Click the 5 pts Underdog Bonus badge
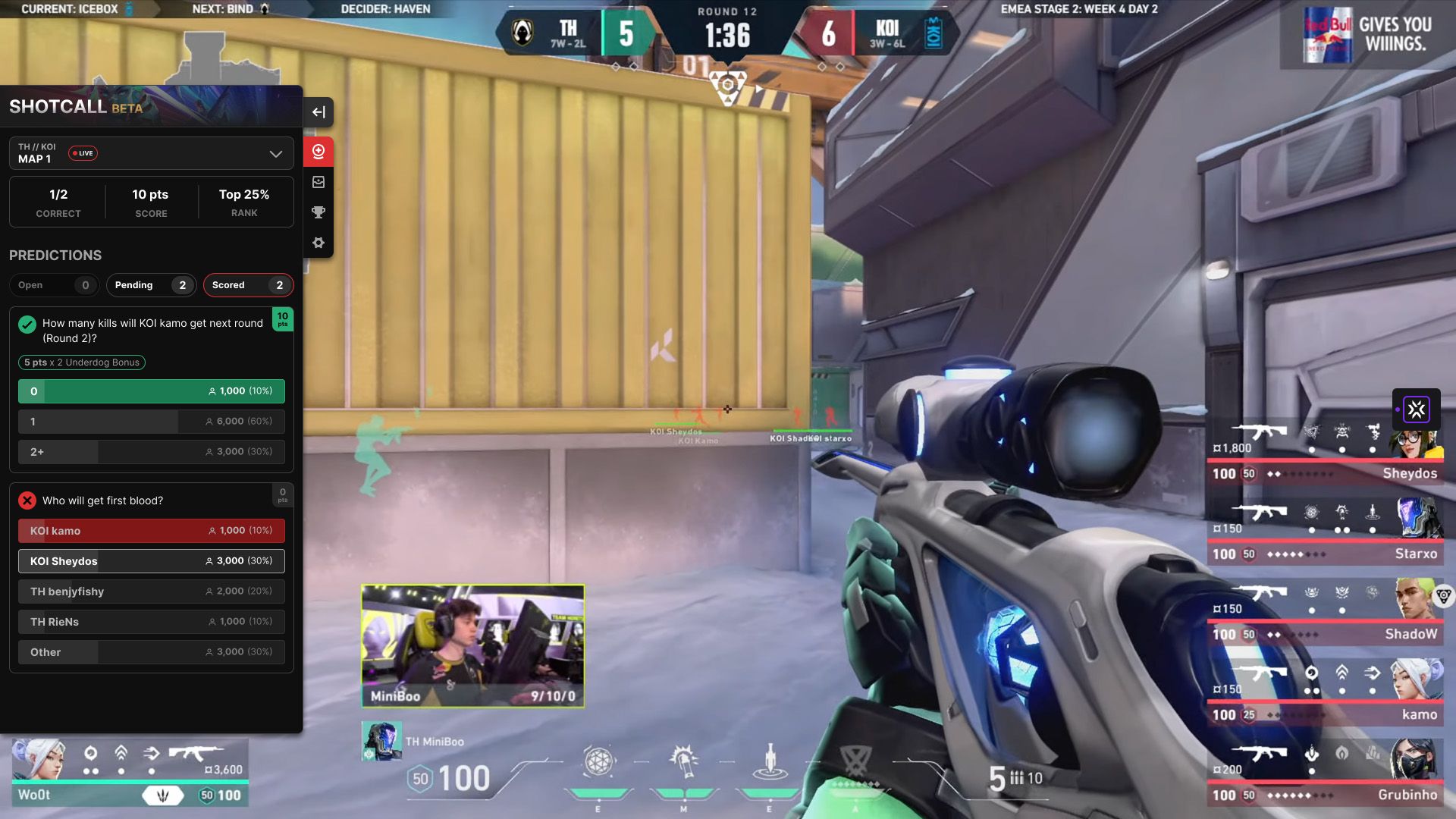Image resolution: width=1456 pixels, height=819 pixels. [81, 362]
